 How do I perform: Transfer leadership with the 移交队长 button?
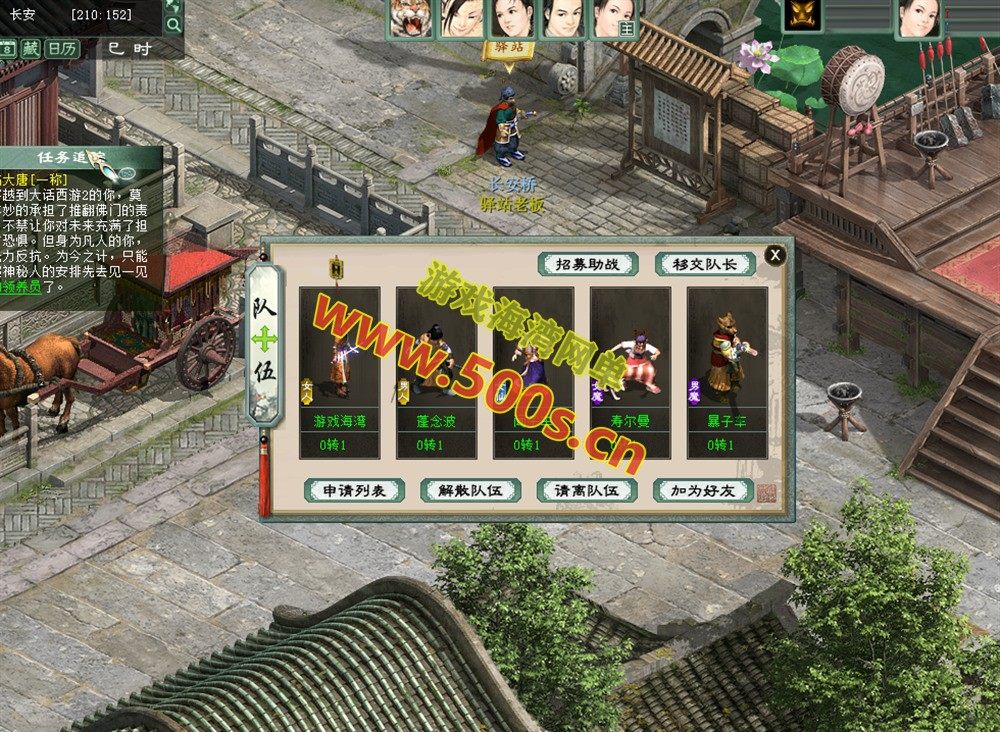pyautogui.click(x=704, y=264)
